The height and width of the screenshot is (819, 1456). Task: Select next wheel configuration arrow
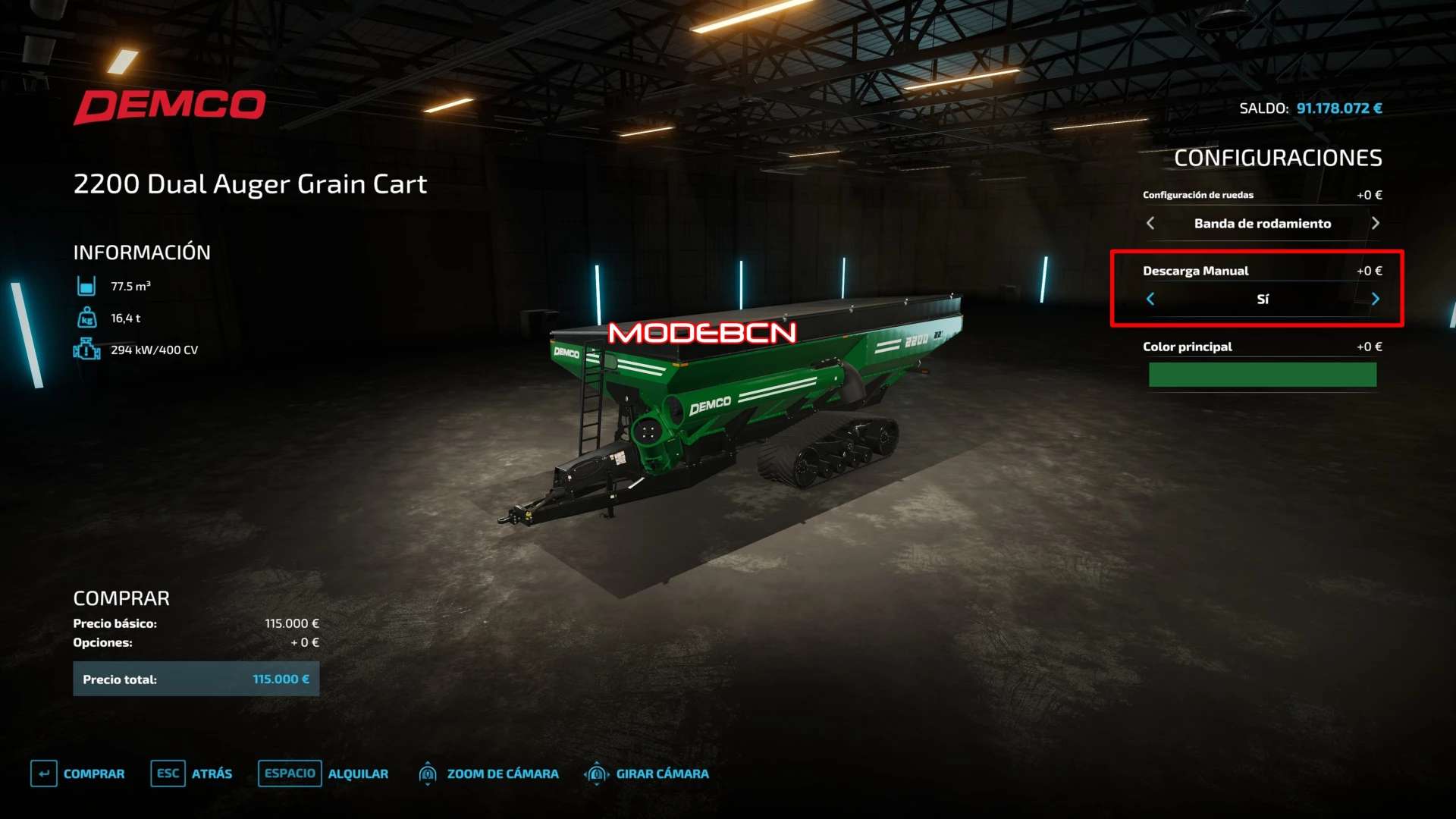point(1375,223)
